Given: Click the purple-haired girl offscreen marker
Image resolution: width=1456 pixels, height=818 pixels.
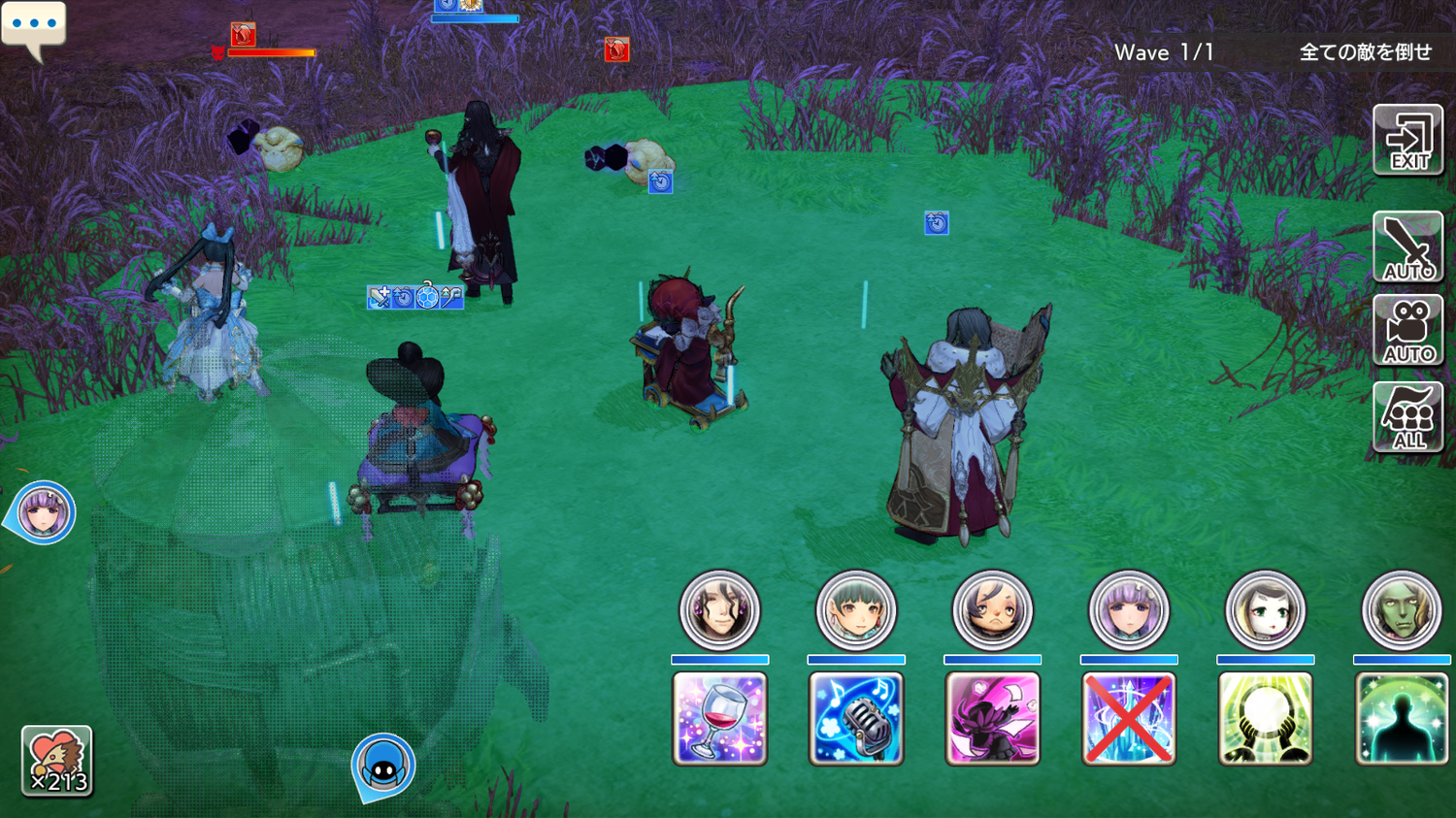Looking at the screenshot, I should (44, 511).
